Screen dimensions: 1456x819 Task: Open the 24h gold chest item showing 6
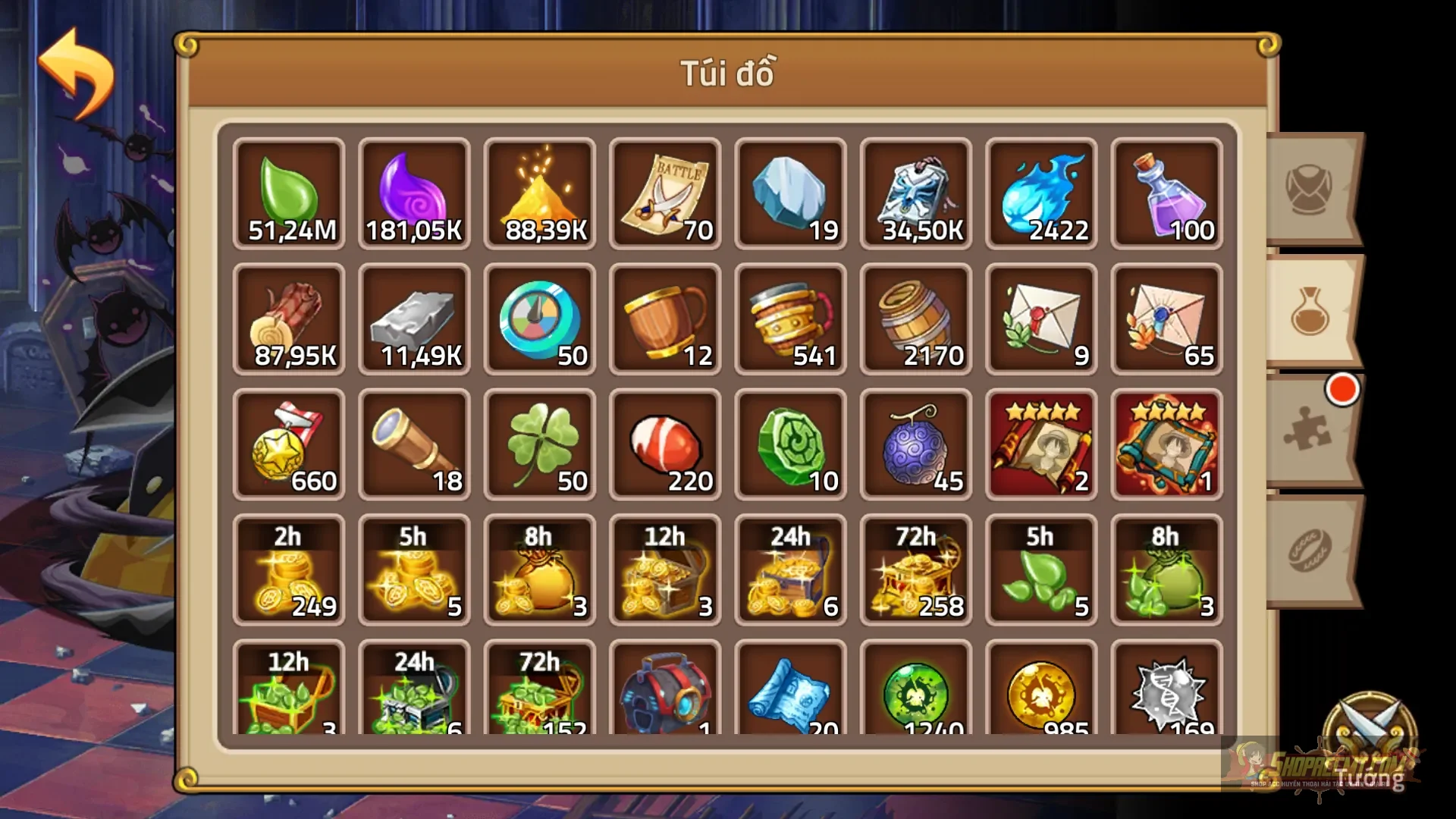tap(790, 569)
